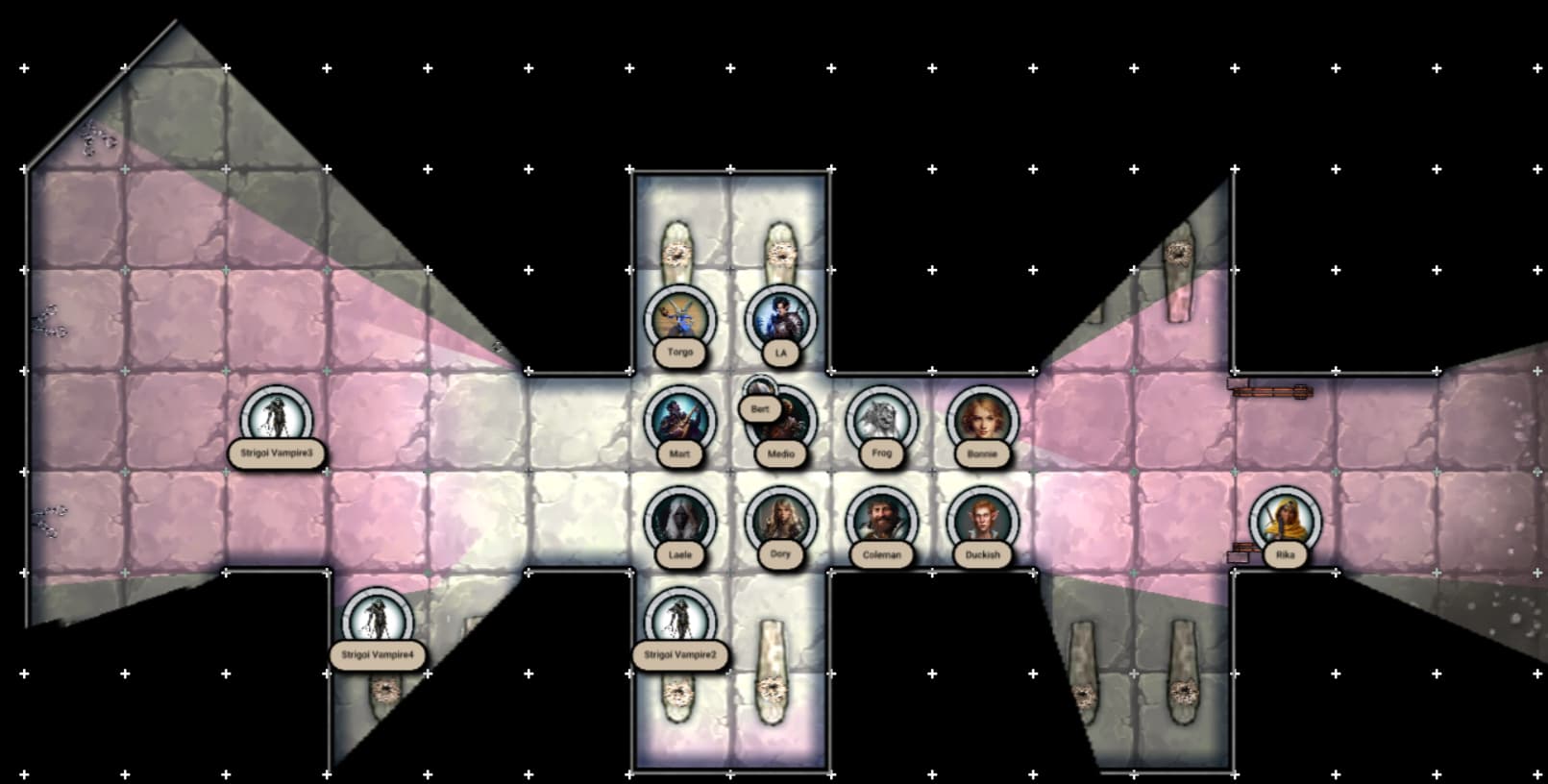Select the Torgo token
Image resolution: width=1548 pixels, height=784 pixels.
coord(680,319)
